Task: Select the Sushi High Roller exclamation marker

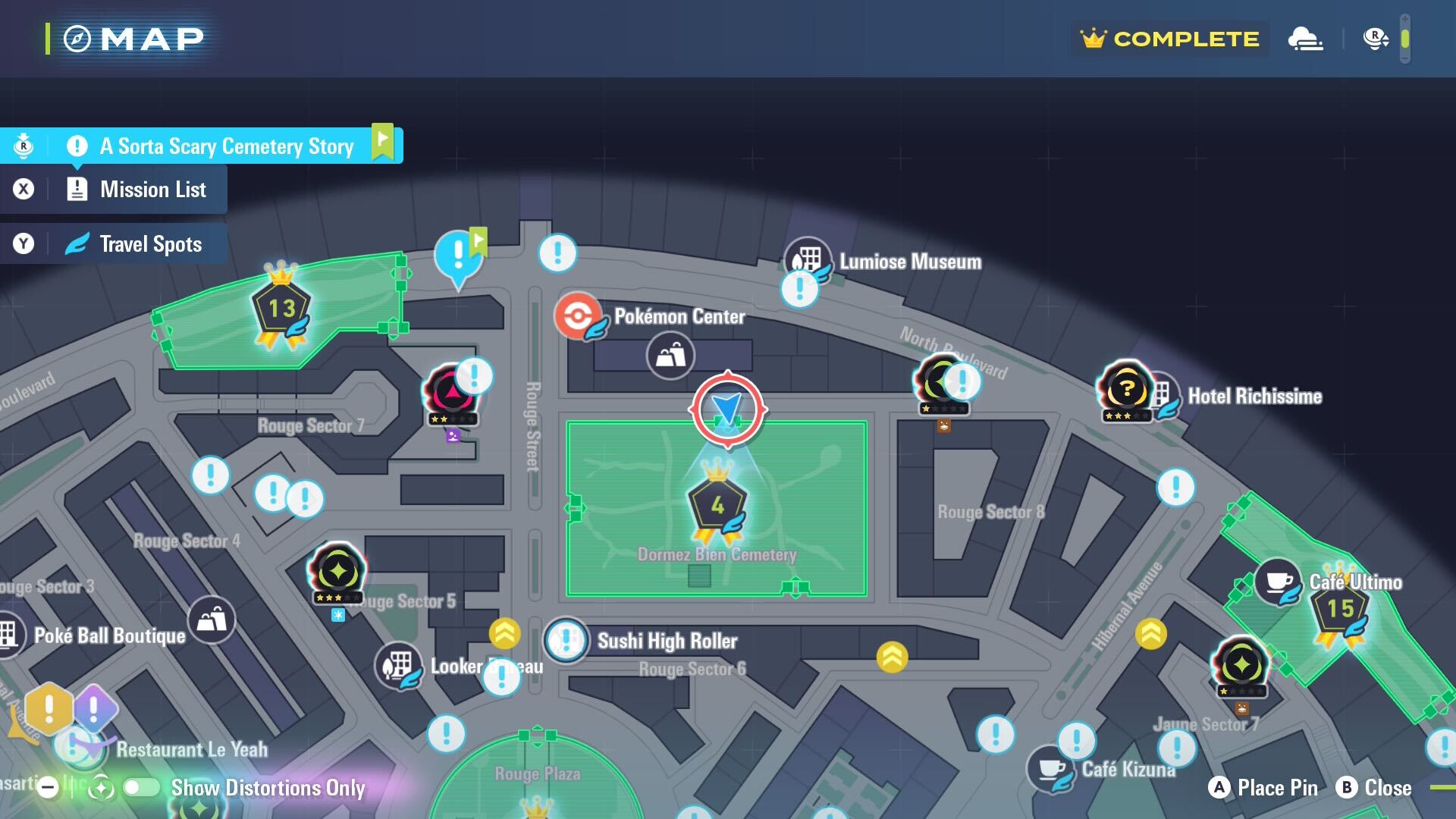Action: (567, 641)
